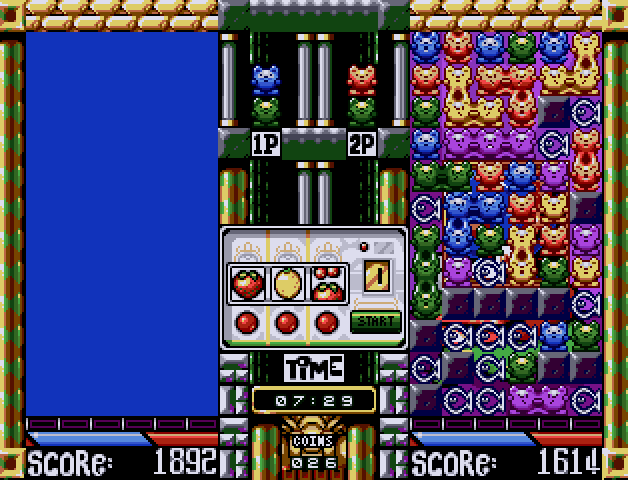Insert a coin into the slot machine coin slot

click(375, 272)
